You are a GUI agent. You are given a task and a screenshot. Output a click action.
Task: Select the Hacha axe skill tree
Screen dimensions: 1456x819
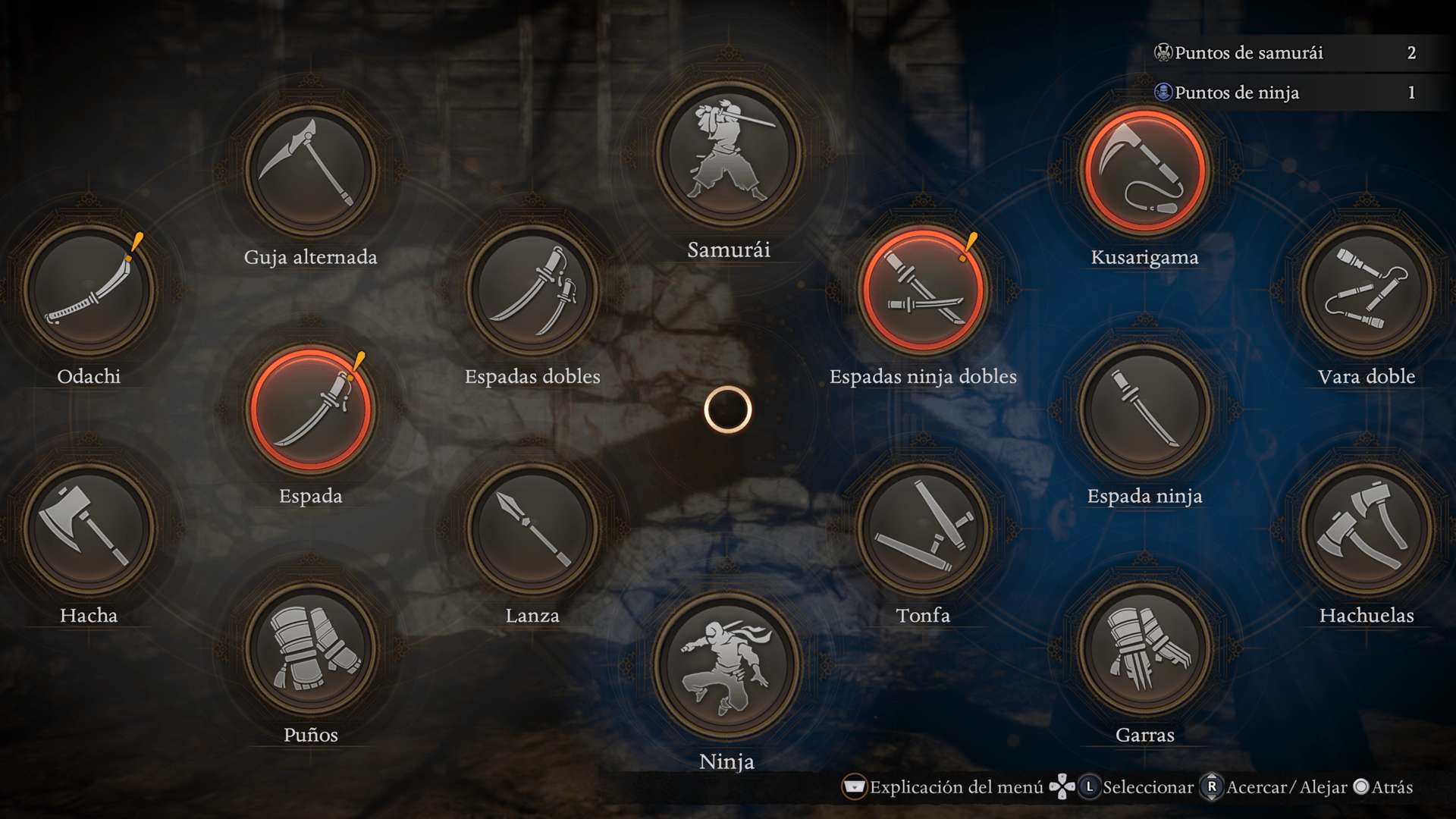pyautogui.click(x=89, y=529)
